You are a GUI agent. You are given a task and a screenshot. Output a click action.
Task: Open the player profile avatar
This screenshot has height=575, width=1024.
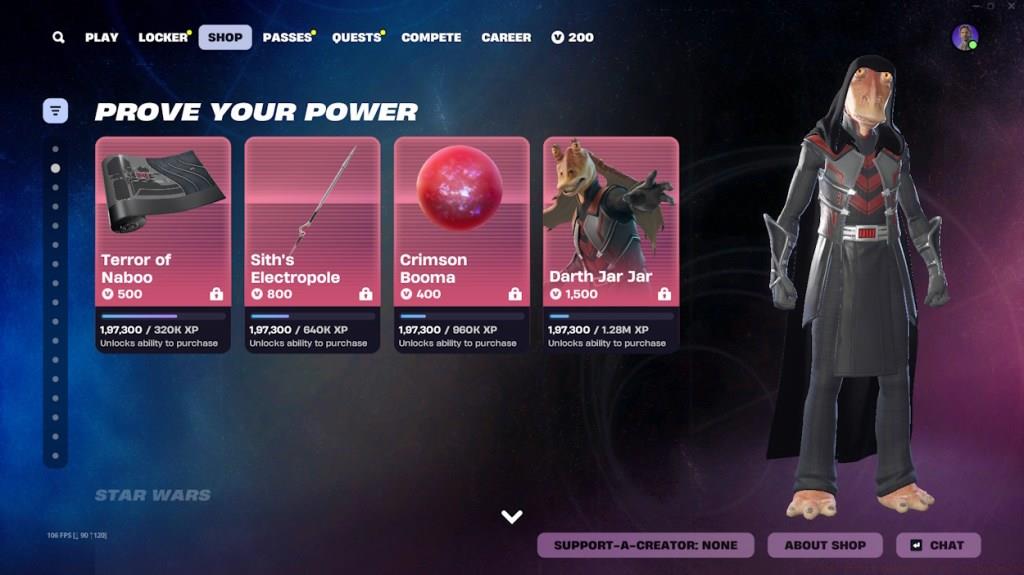[x=965, y=38]
